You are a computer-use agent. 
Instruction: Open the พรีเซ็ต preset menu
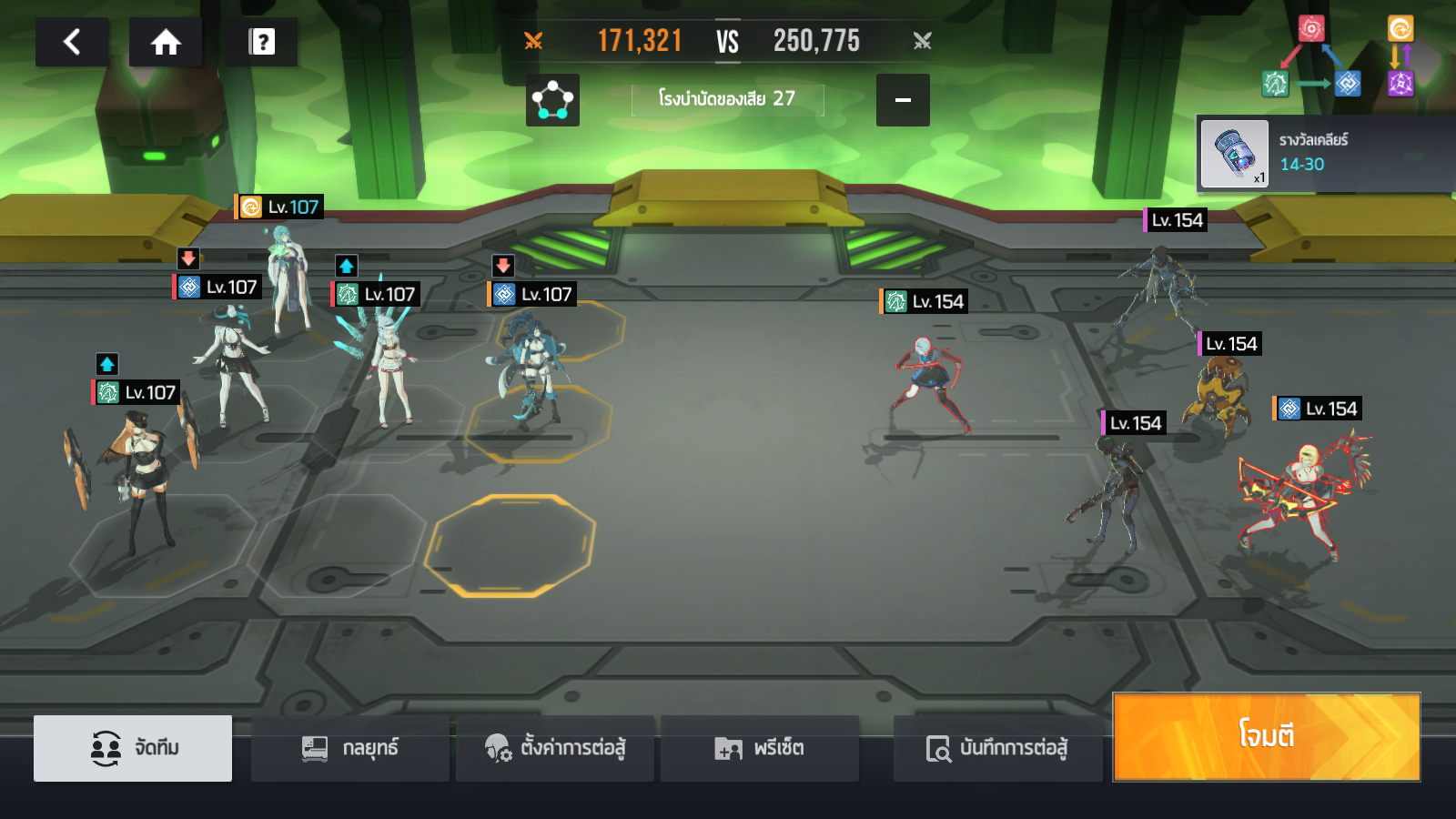760,748
